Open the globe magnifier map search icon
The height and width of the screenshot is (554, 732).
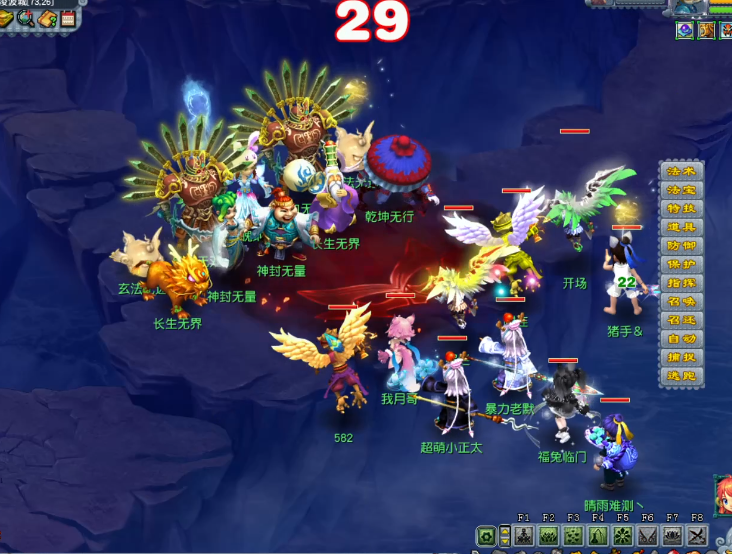(x=25, y=18)
